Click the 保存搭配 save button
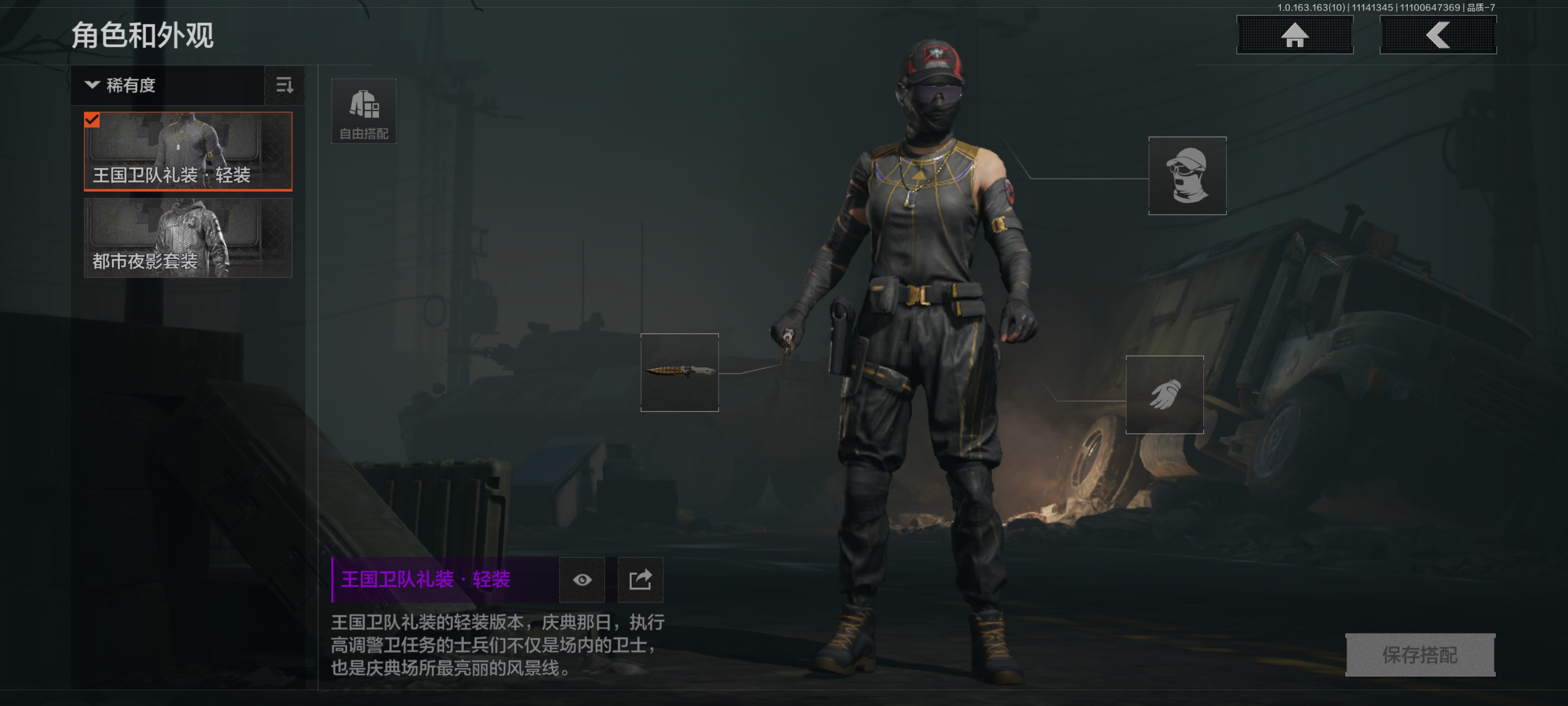Screen dimensions: 1568x706 [1420, 654]
